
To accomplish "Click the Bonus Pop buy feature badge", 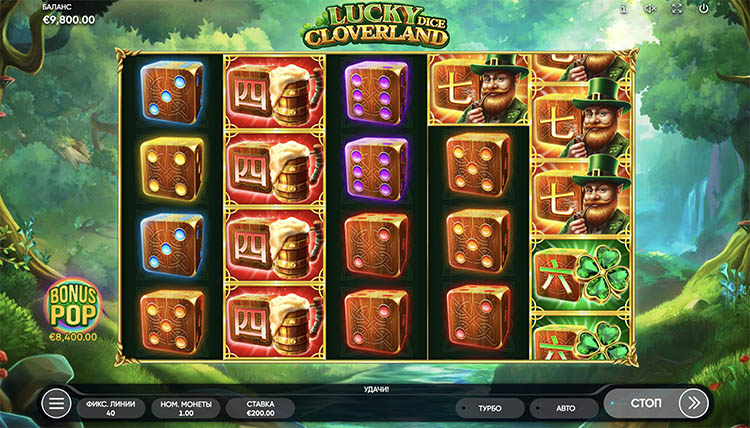I will (x=71, y=314).
